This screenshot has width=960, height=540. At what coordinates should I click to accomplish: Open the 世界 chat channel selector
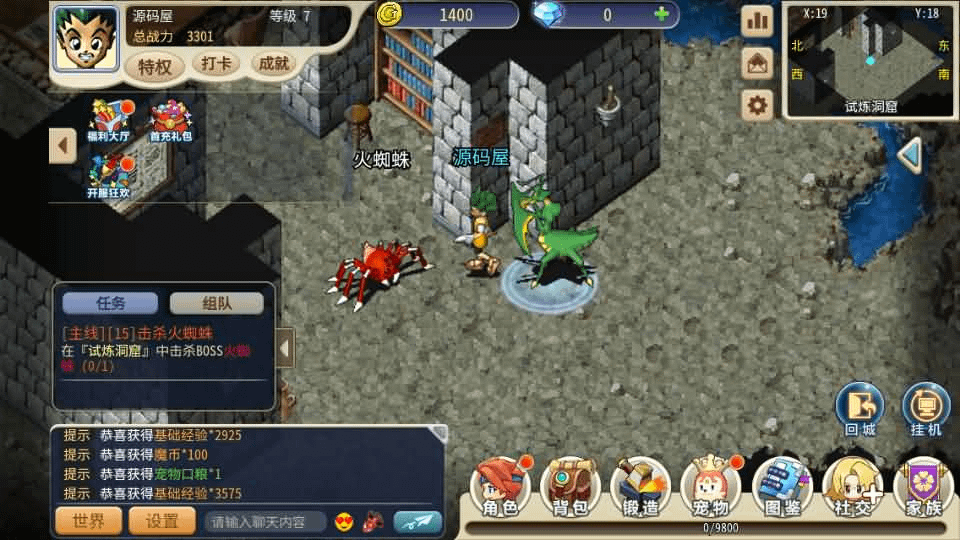click(x=89, y=521)
